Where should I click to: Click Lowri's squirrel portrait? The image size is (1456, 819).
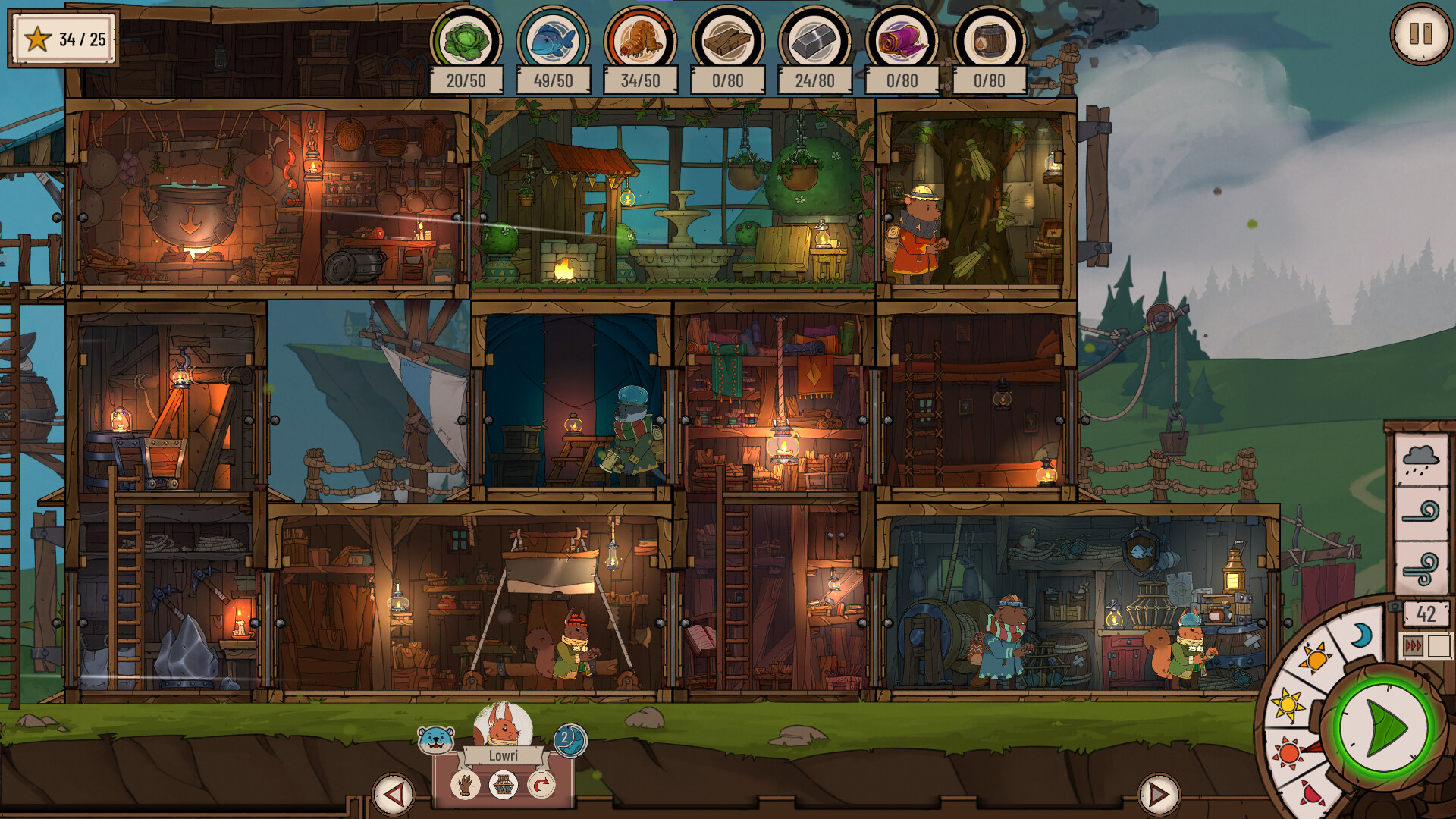(503, 726)
